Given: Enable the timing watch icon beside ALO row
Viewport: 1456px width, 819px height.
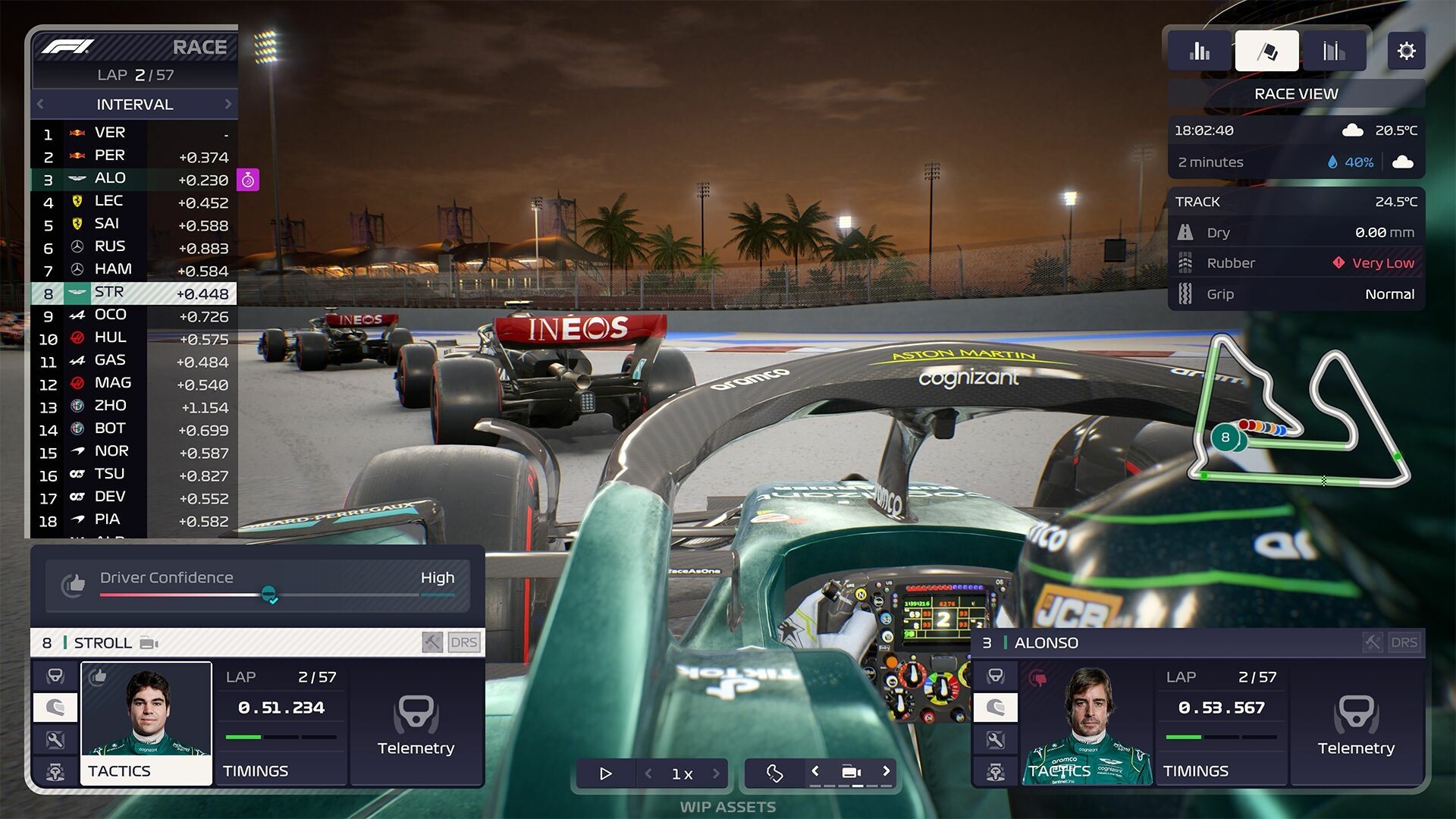Looking at the screenshot, I should click(x=248, y=180).
